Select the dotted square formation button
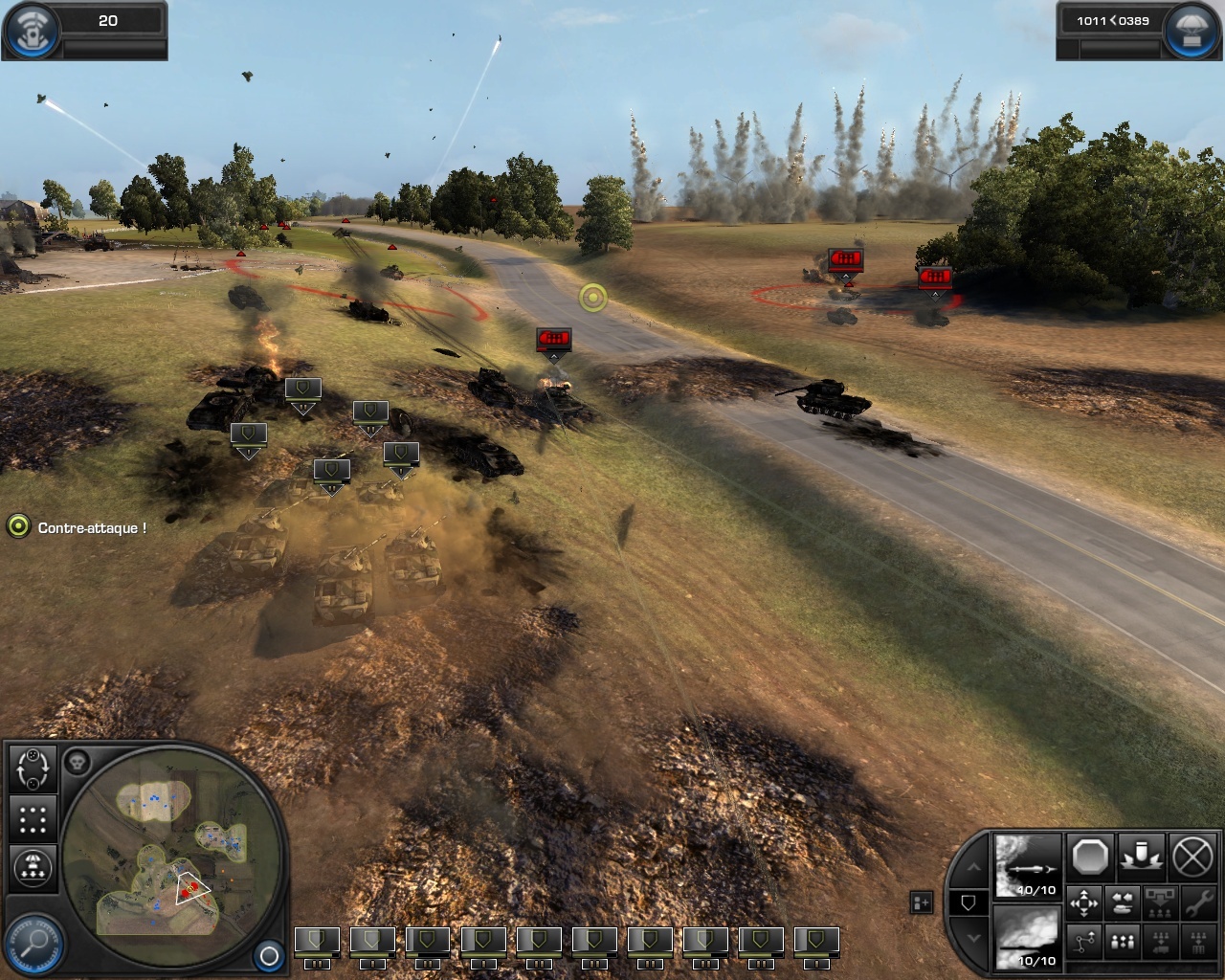Image resolution: width=1225 pixels, height=980 pixels. coord(33,819)
